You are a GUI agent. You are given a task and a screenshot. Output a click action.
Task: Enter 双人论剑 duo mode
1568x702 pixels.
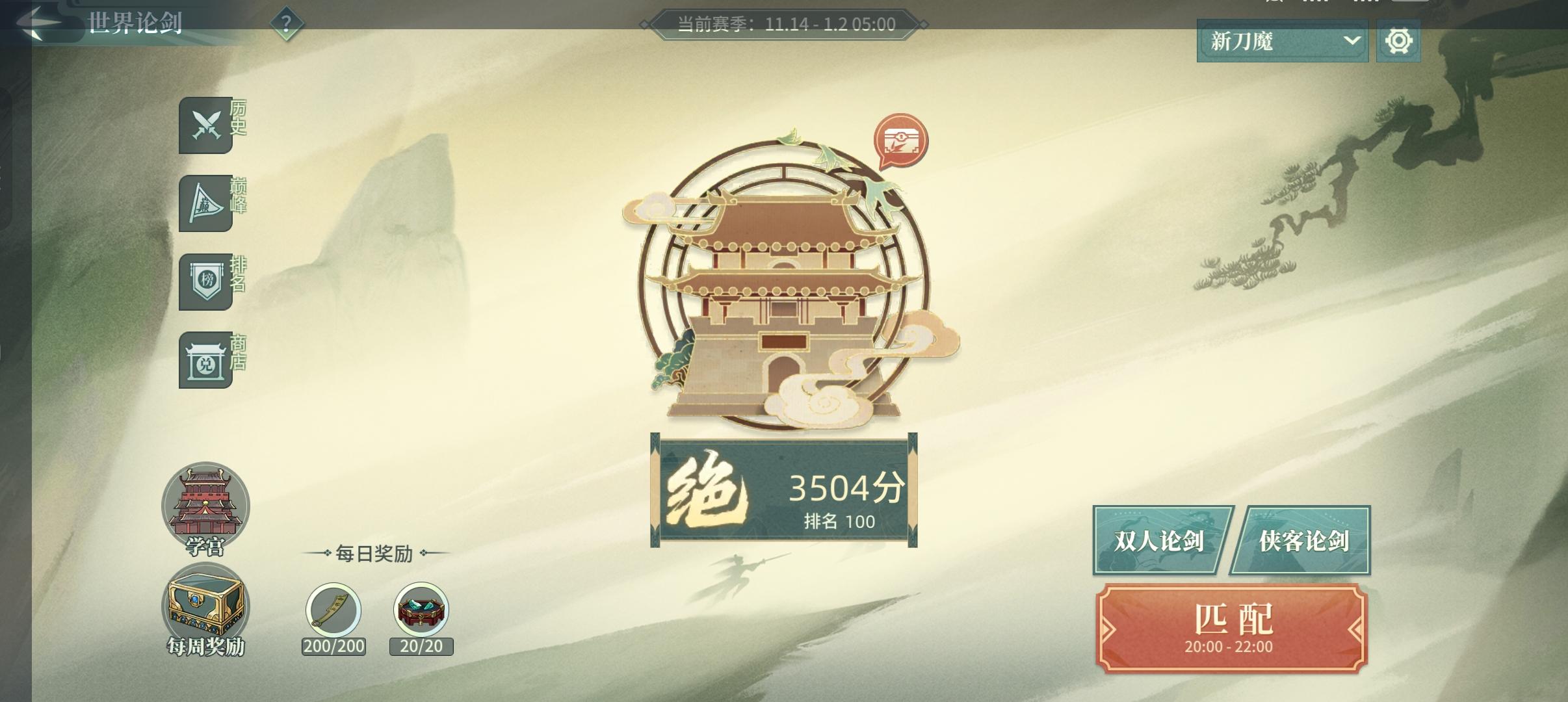(1160, 541)
